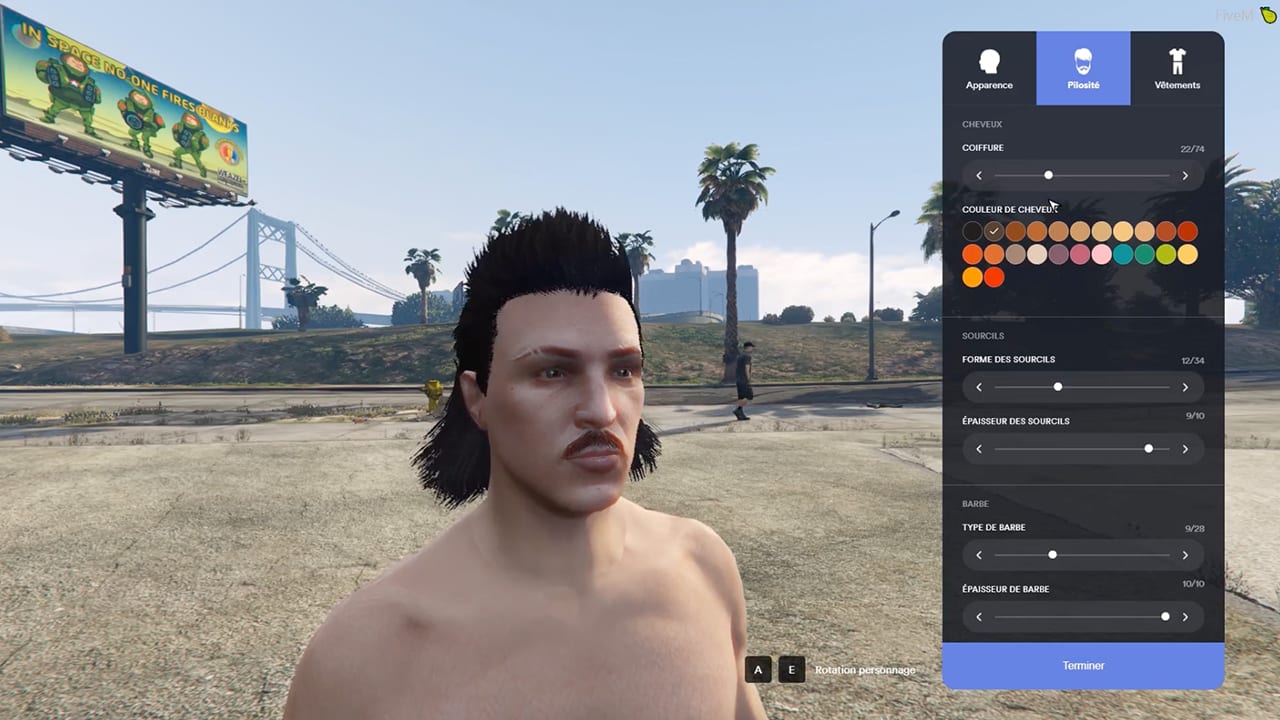Decrease Épaisseur de Barbe with left arrow

click(x=979, y=617)
